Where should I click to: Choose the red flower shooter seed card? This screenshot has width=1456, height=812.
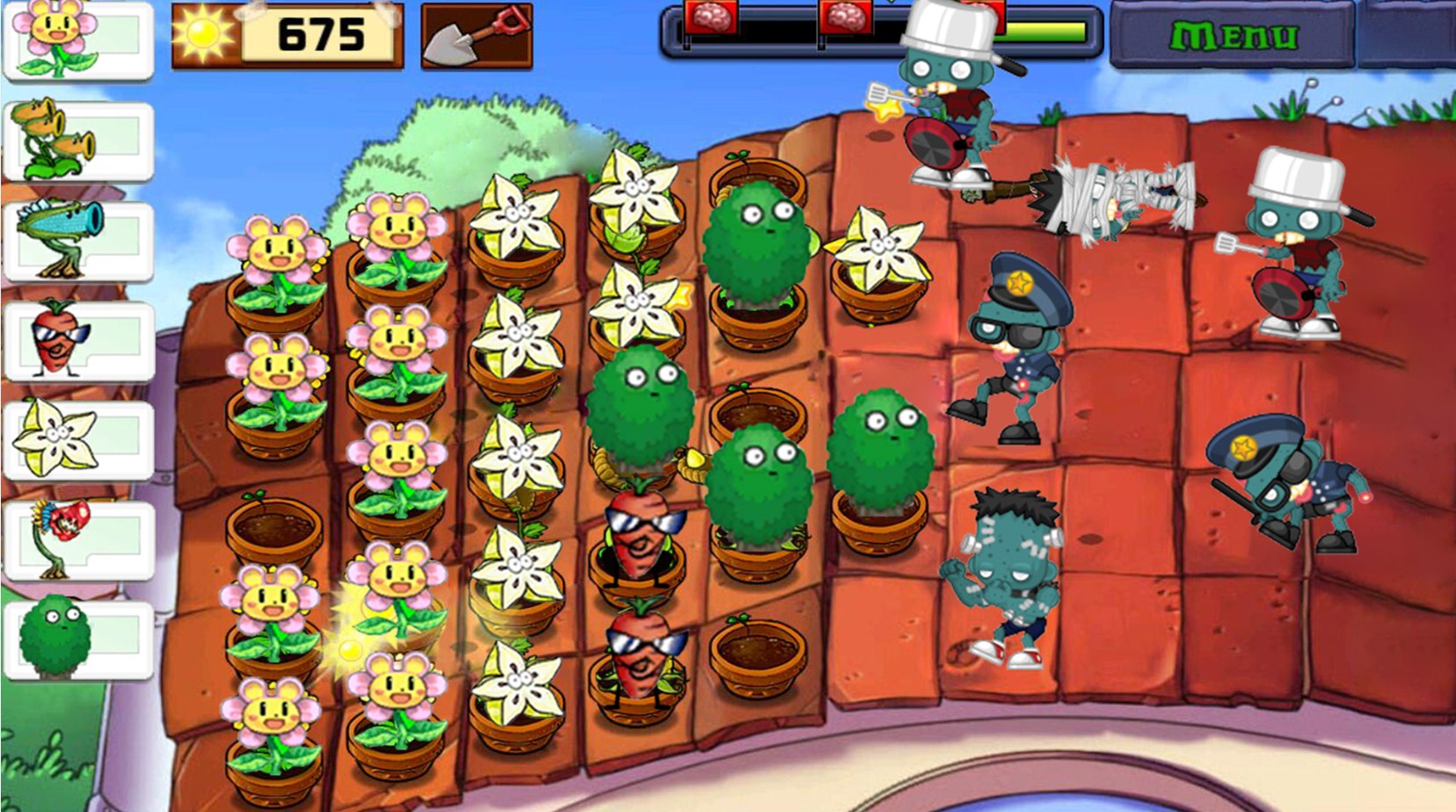click(x=77, y=540)
